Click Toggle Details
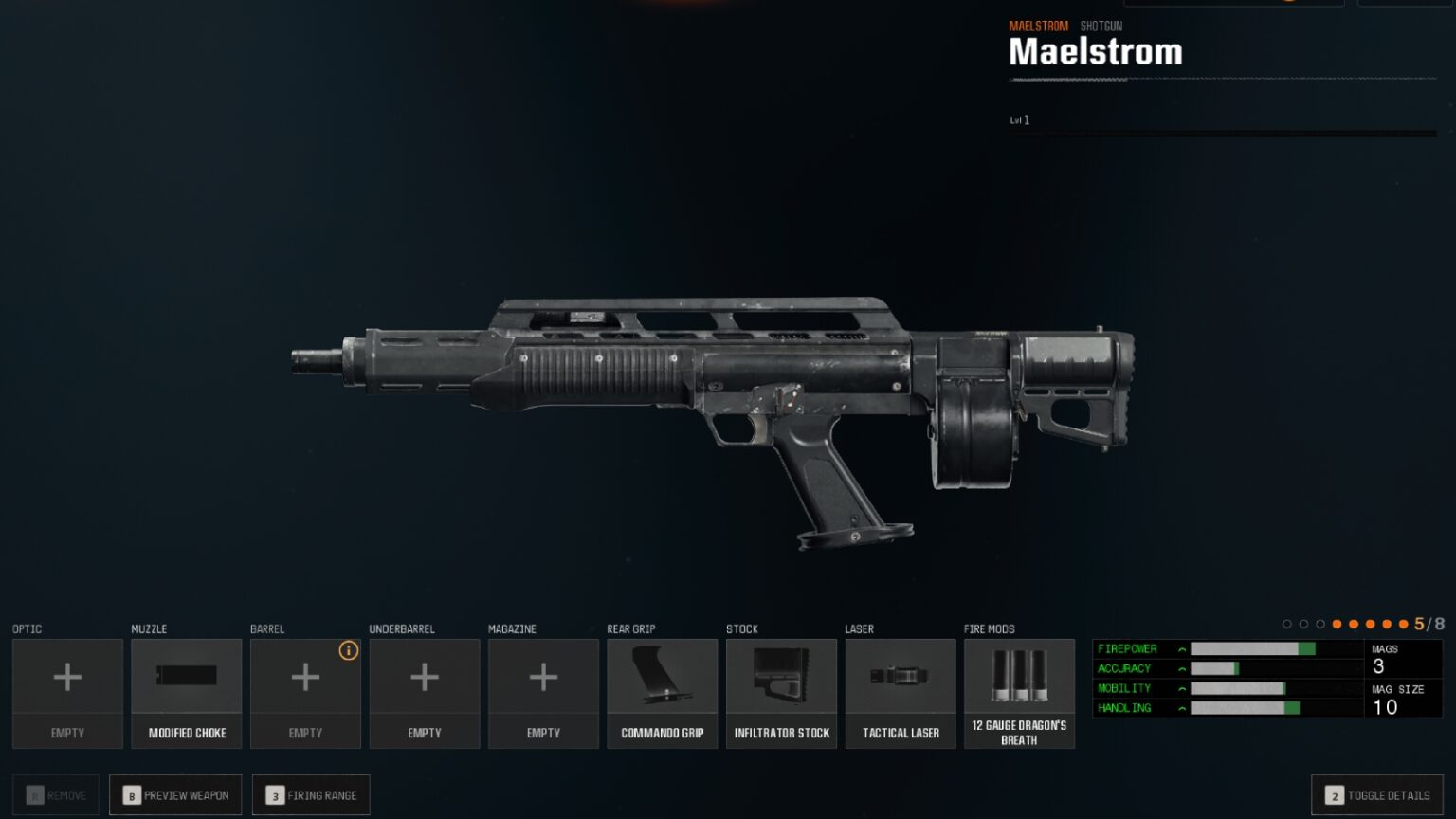 [1377, 794]
